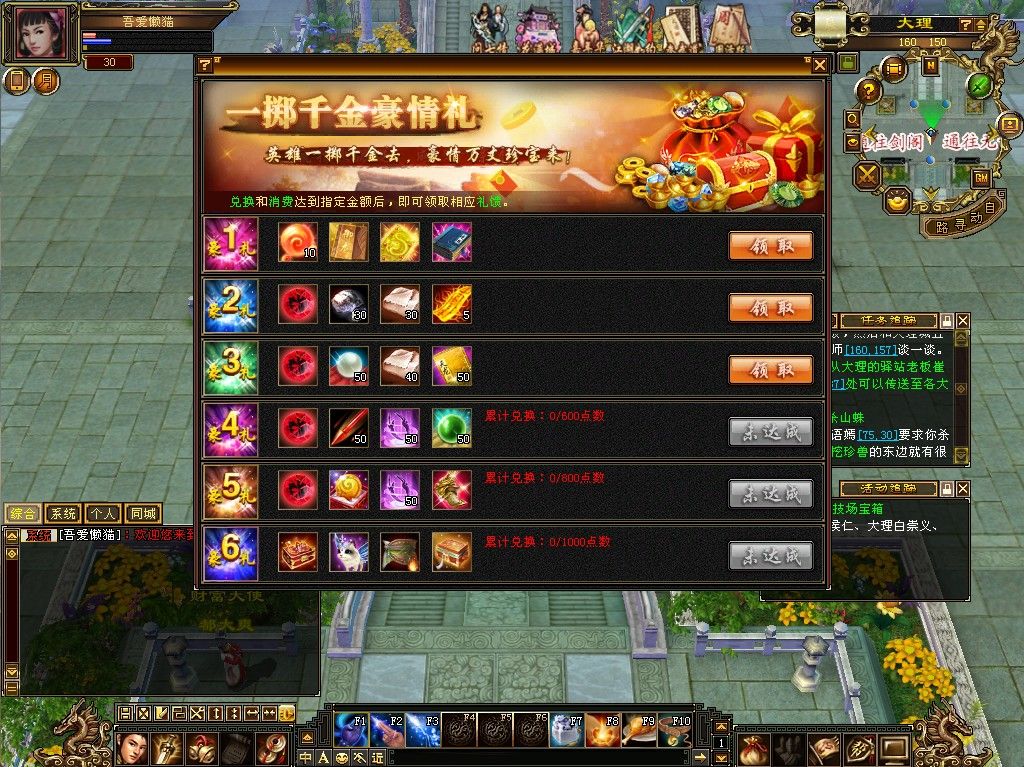Click the player character portrait
The image size is (1024, 767).
(x=42, y=33)
